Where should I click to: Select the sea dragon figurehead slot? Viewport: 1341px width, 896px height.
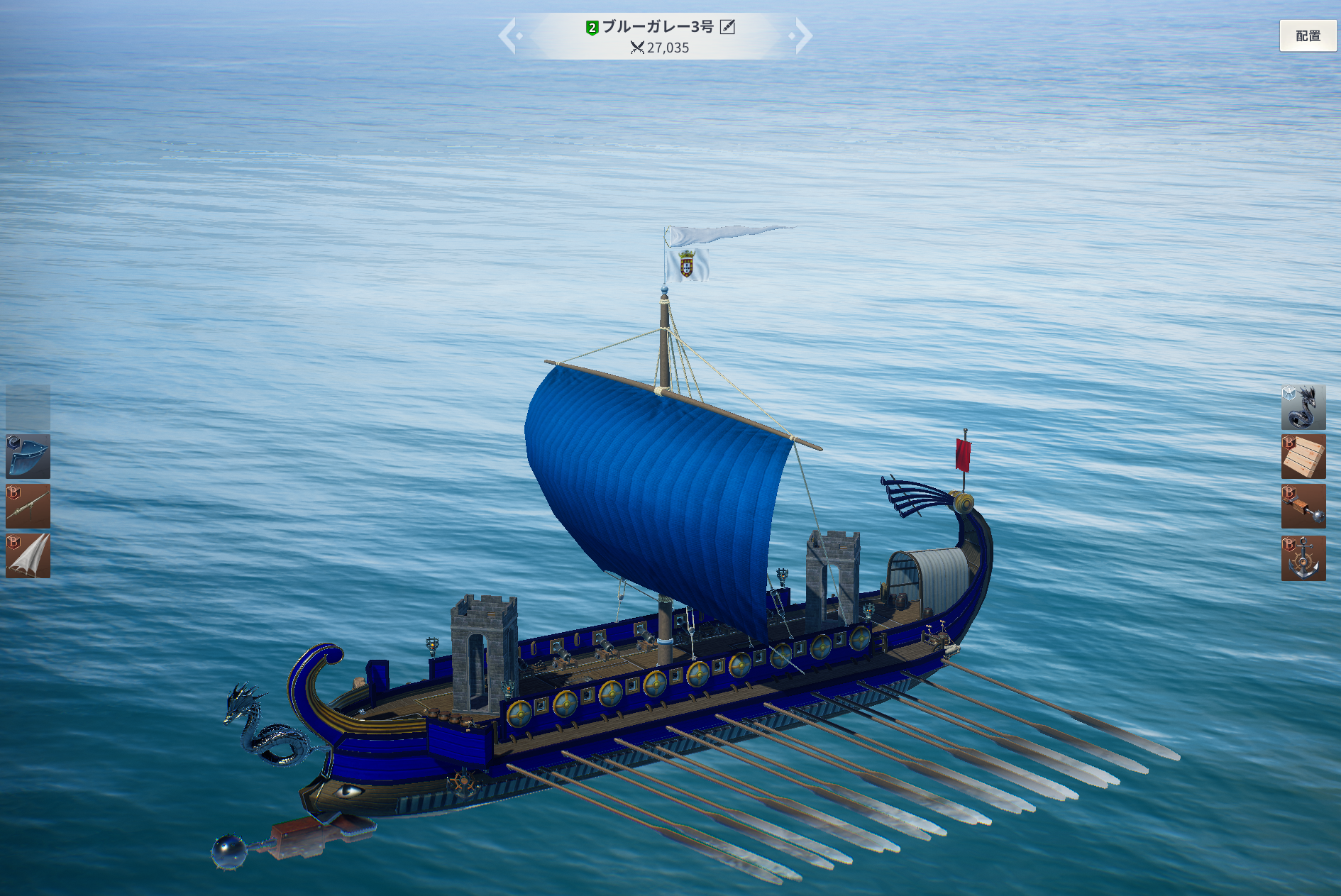[x=1303, y=407]
